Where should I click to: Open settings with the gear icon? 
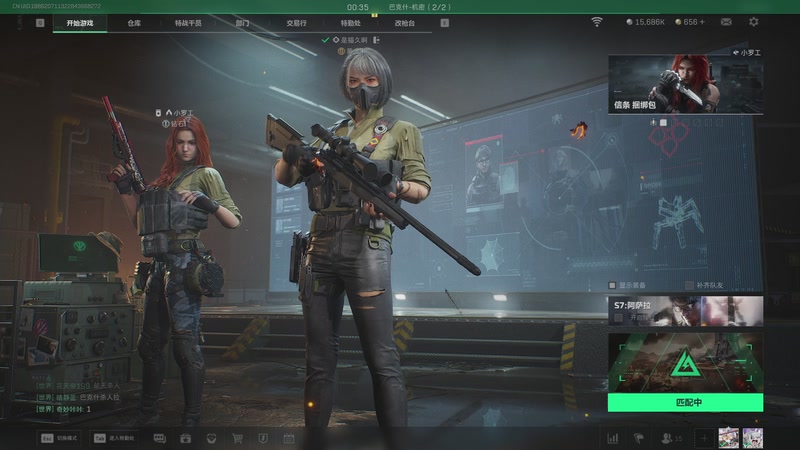click(753, 21)
